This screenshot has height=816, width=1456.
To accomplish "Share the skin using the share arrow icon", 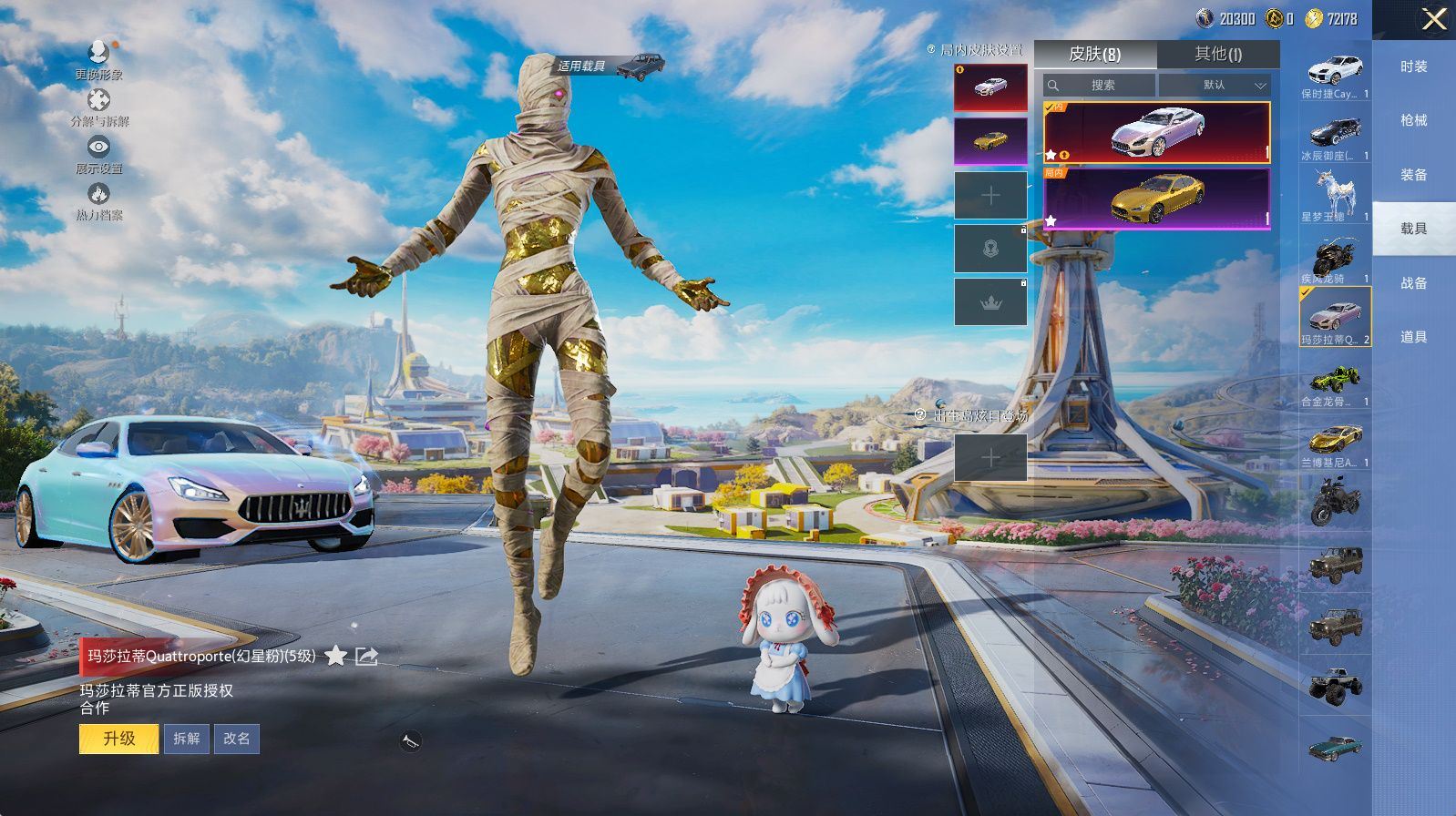I will (x=366, y=656).
